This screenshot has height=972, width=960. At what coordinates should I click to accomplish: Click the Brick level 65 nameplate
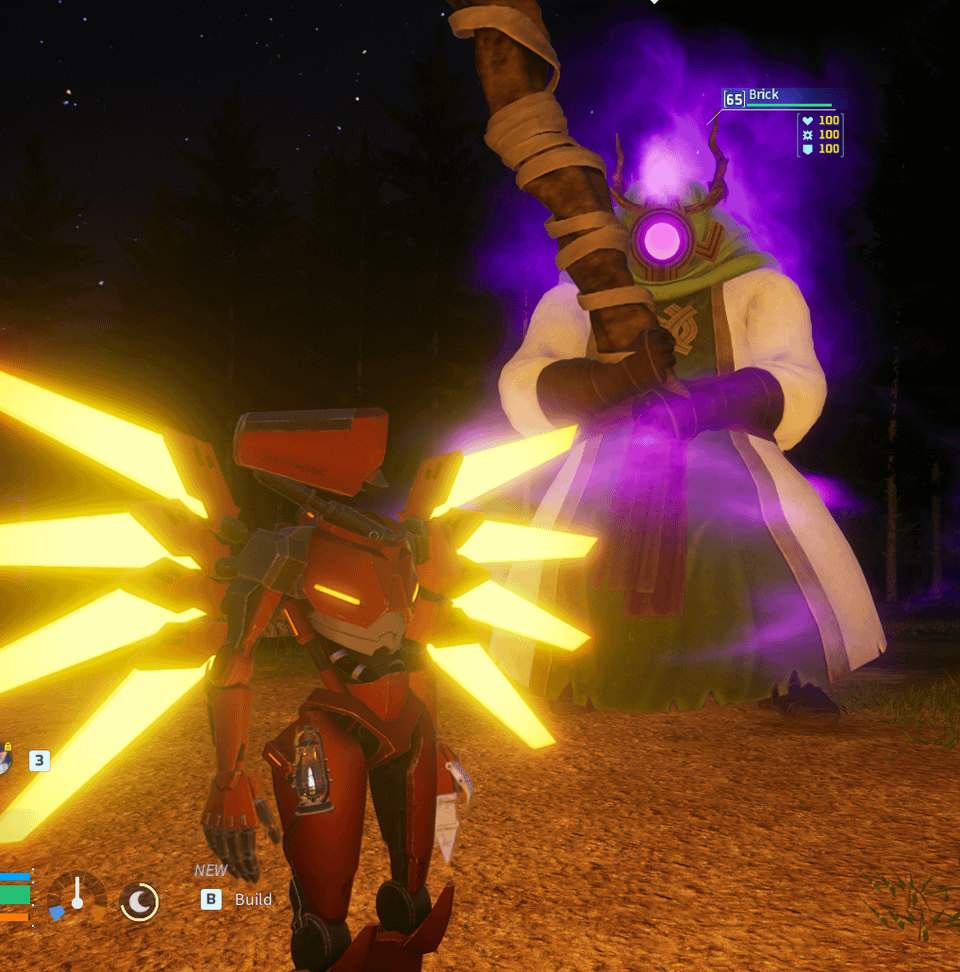click(x=777, y=98)
